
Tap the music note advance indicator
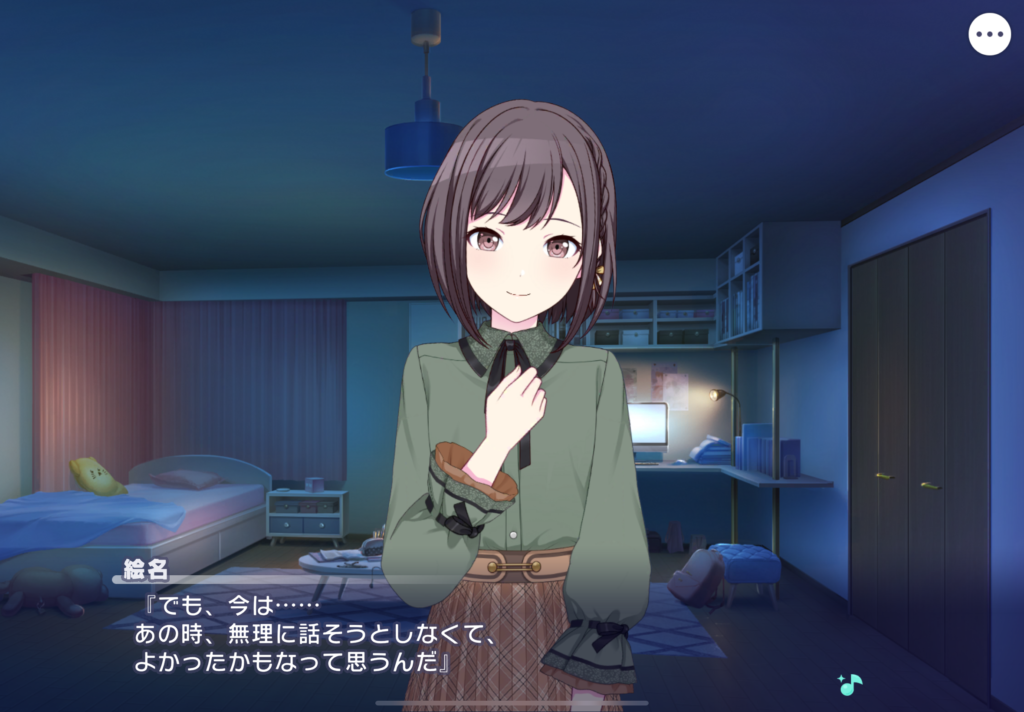(850, 685)
